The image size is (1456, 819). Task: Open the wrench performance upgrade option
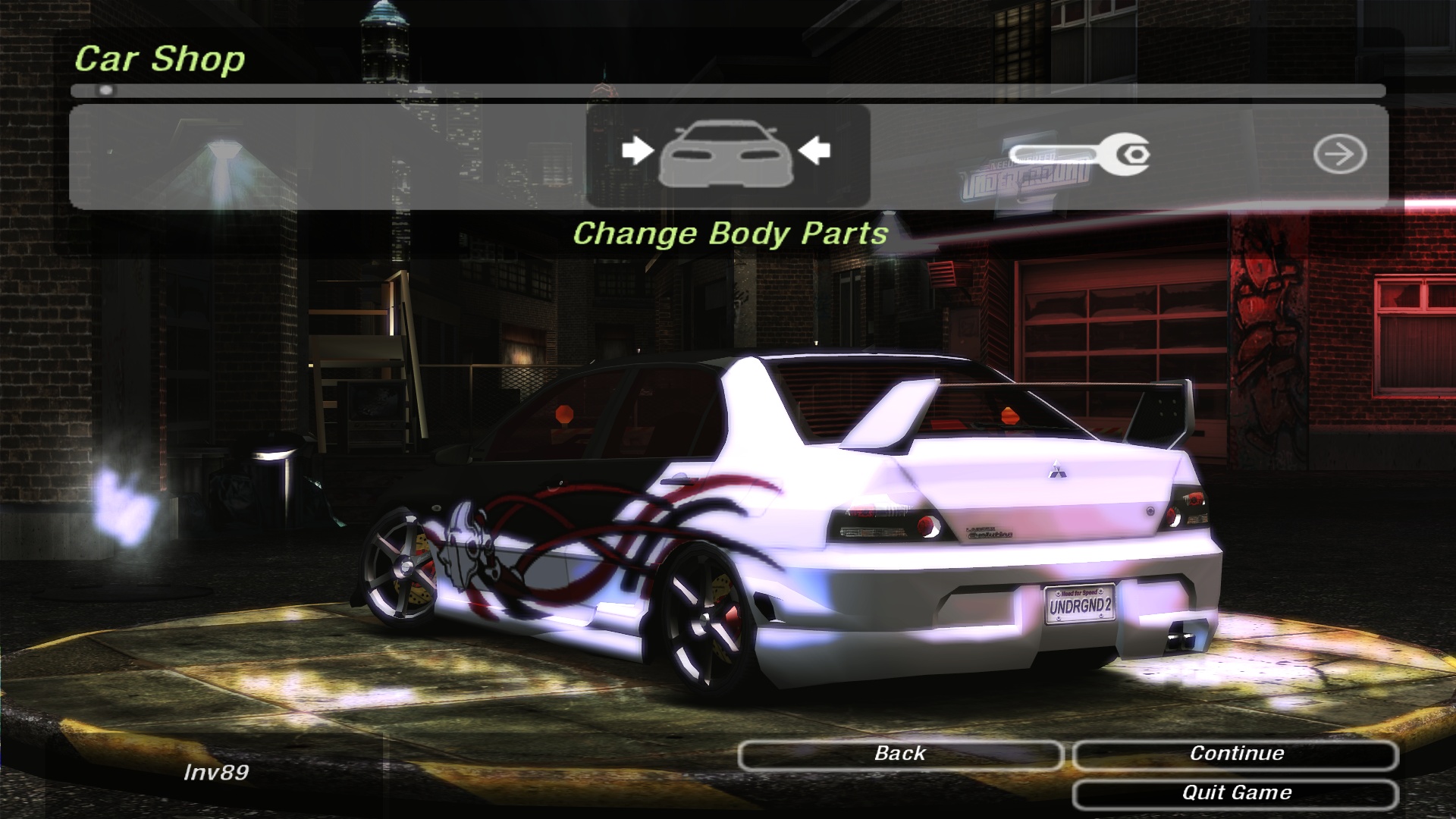point(1079,155)
